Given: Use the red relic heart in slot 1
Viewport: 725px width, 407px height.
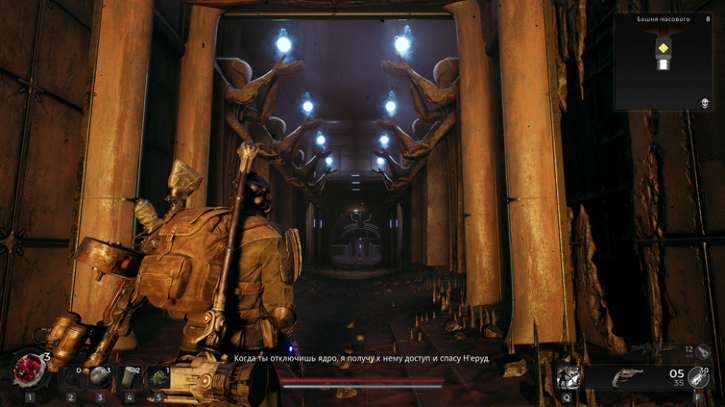Looking at the screenshot, I should pos(29,371).
